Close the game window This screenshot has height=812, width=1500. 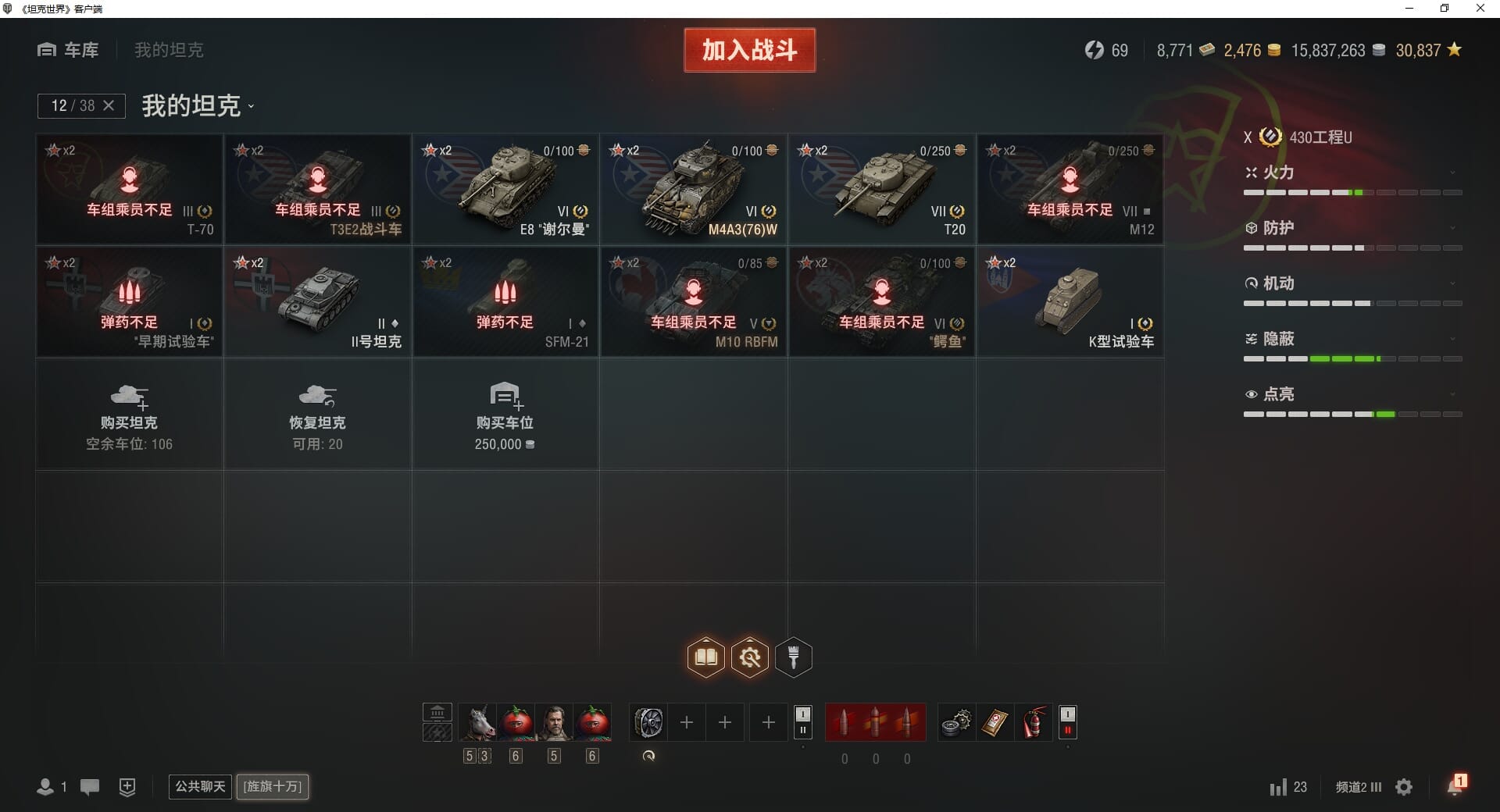coord(1480,9)
